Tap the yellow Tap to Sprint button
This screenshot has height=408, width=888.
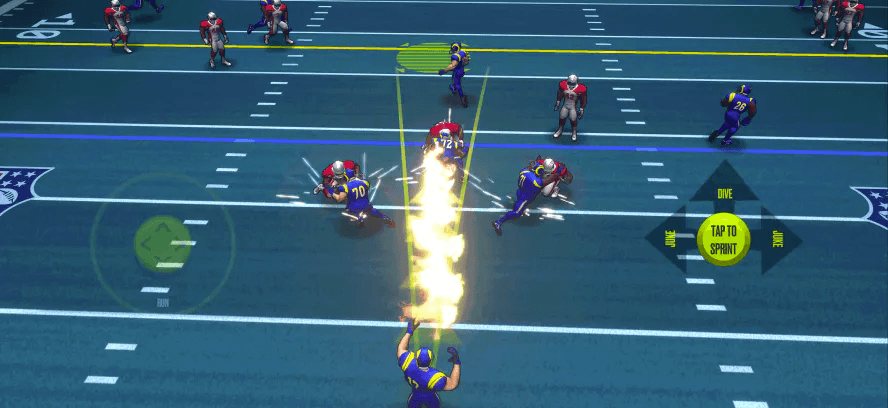[x=723, y=239]
